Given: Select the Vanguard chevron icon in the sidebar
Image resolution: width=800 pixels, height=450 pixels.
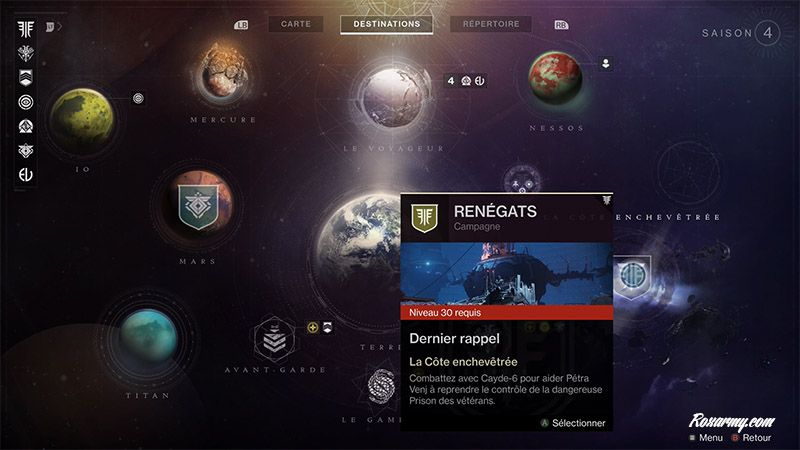Looking at the screenshot, I should (x=26, y=77).
